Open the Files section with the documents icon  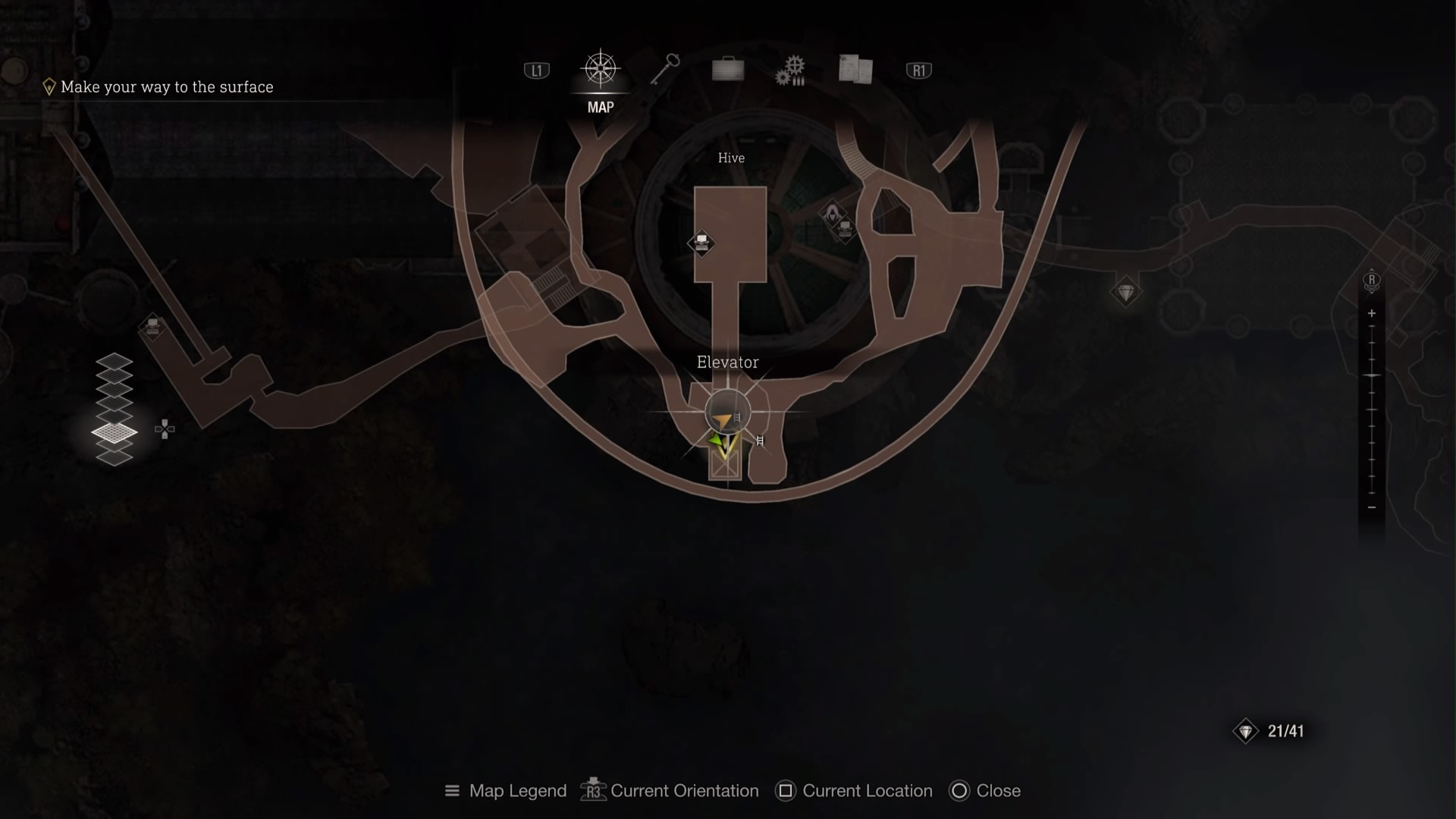[855, 69]
